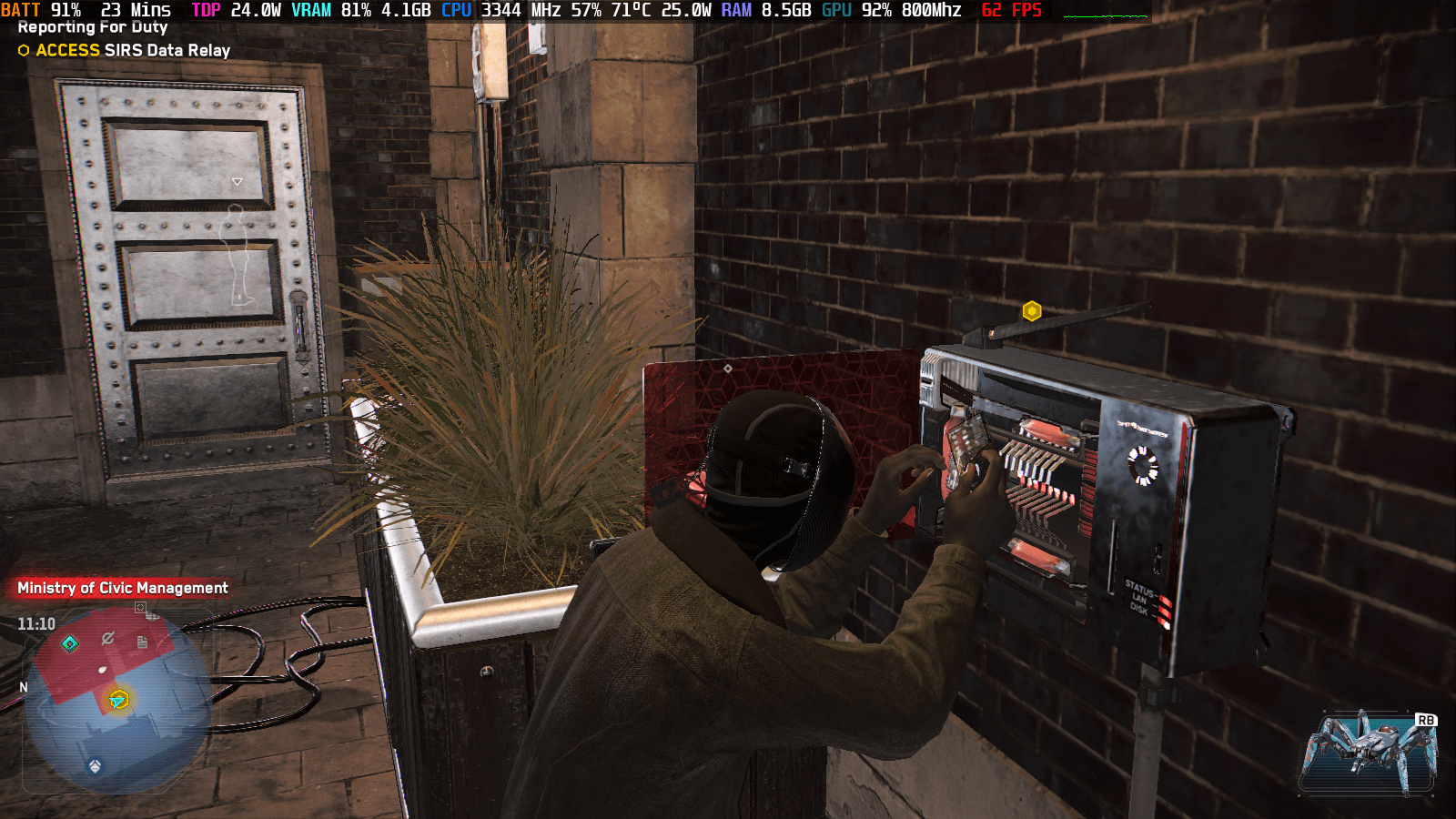The width and height of the screenshot is (1456, 819).
Task: Toggle the STATUS LED on the relay panel
Action: coord(1165,600)
